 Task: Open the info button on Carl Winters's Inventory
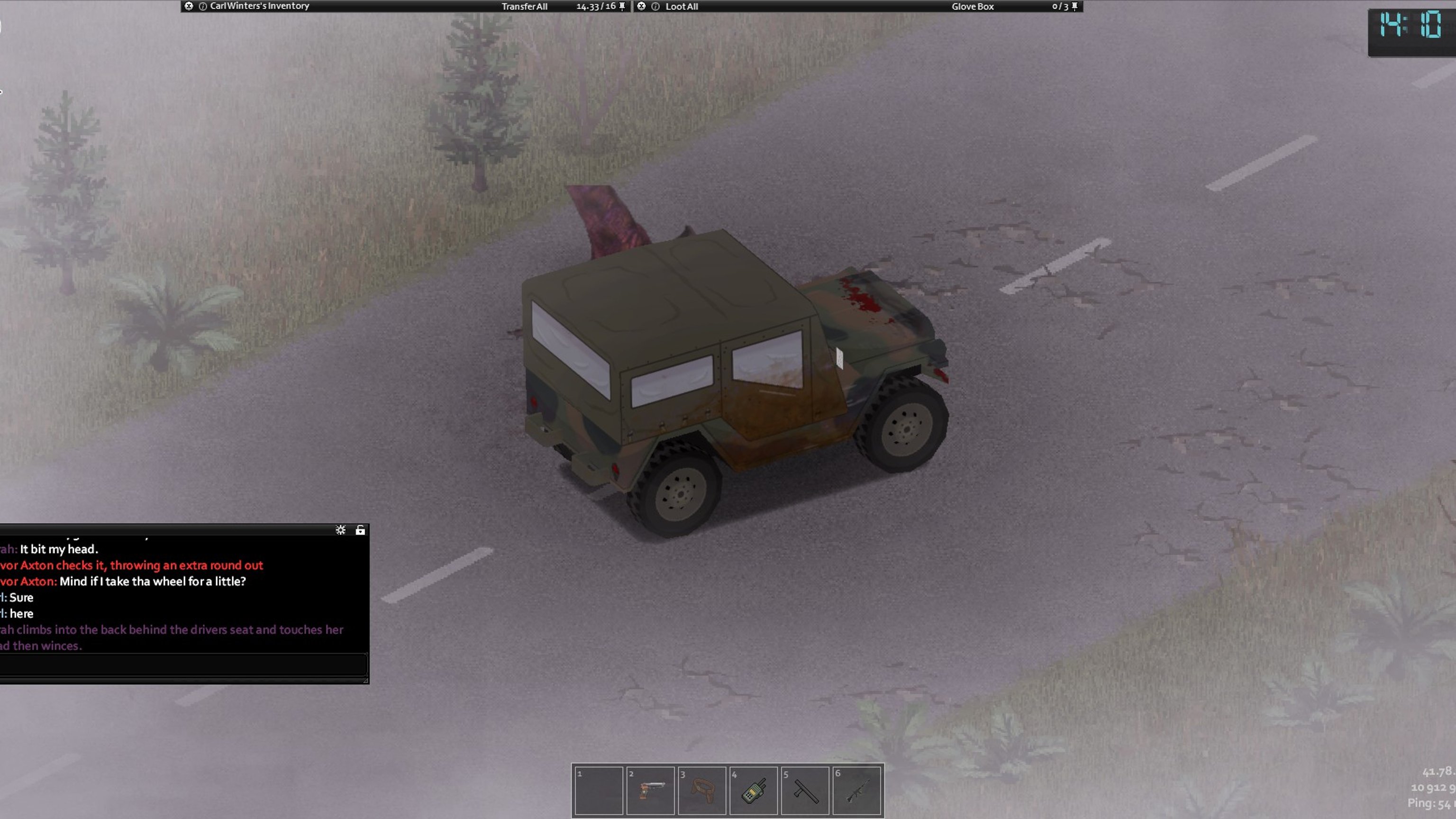click(x=203, y=6)
